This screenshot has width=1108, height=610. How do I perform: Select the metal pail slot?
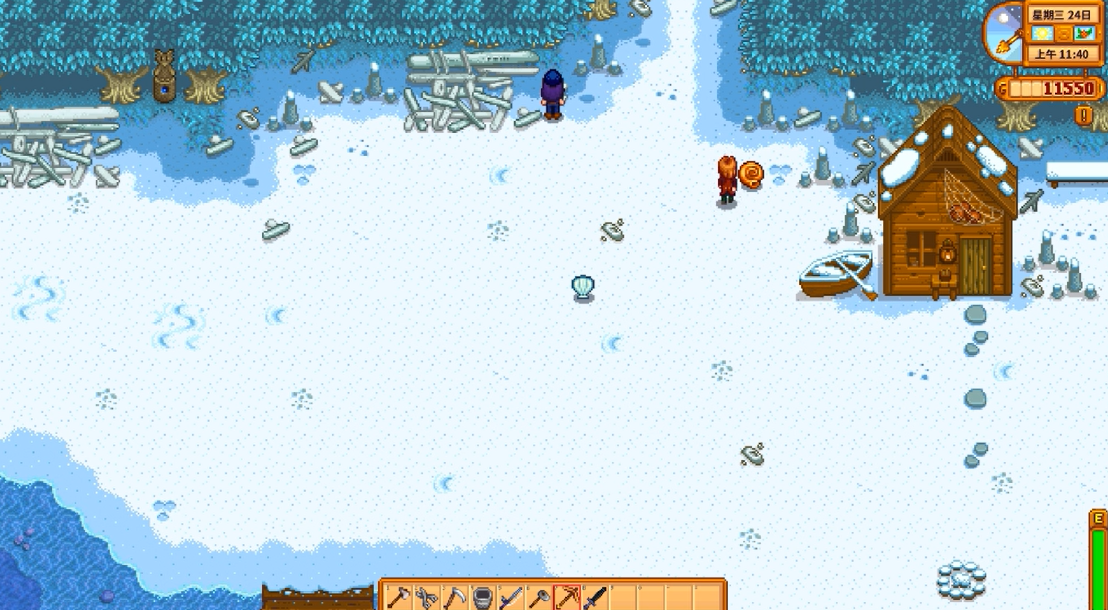483,597
